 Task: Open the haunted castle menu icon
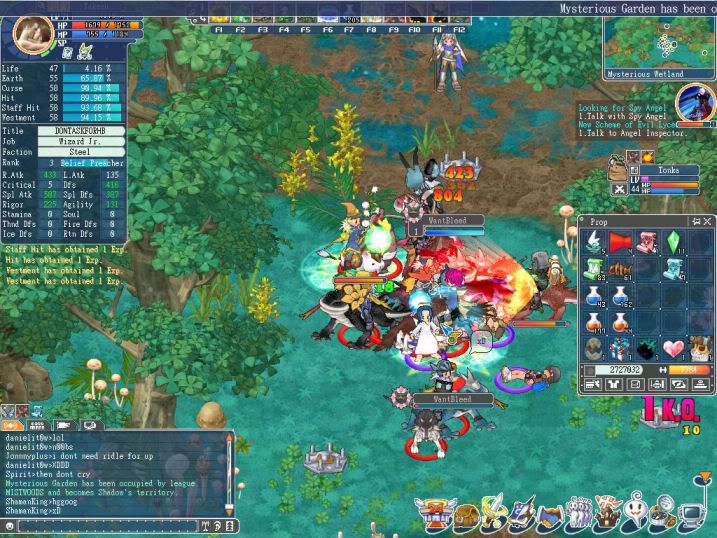pyautogui.click(x=605, y=517)
